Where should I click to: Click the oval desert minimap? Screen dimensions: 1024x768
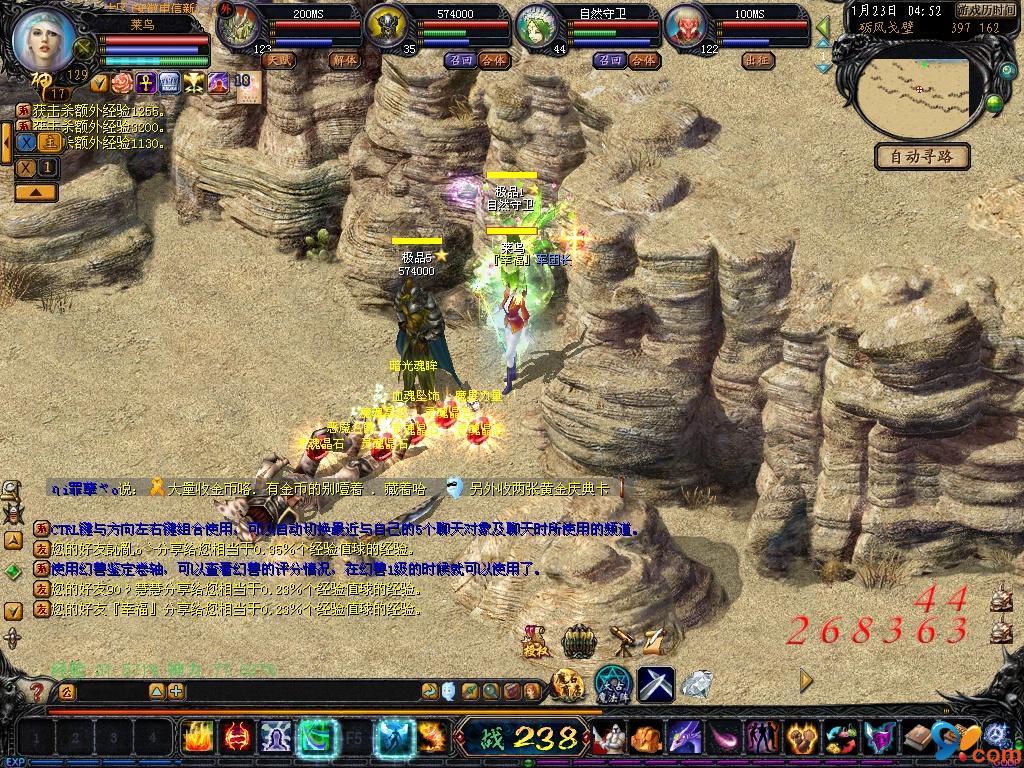point(922,93)
